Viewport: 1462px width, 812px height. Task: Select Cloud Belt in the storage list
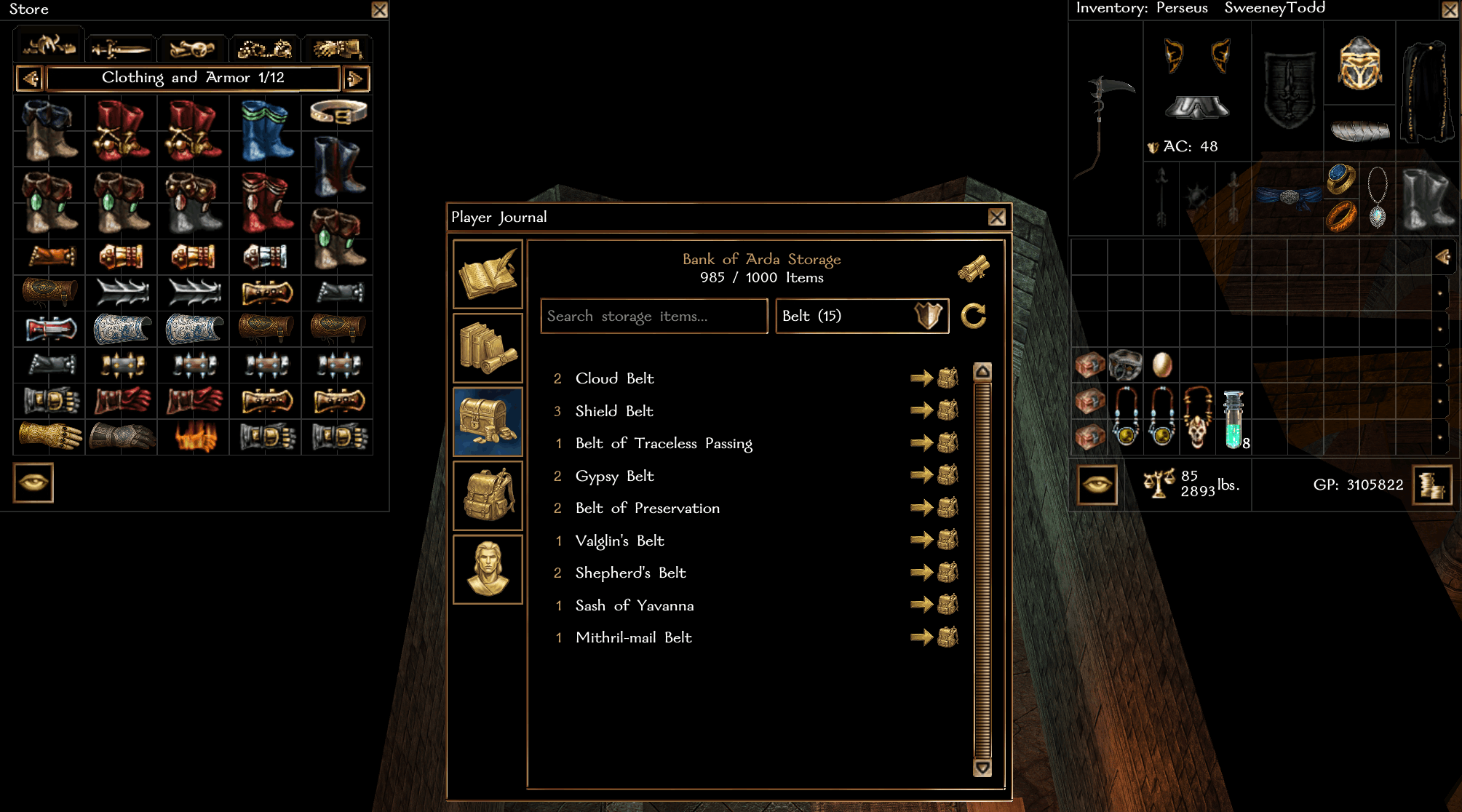[614, 378]
